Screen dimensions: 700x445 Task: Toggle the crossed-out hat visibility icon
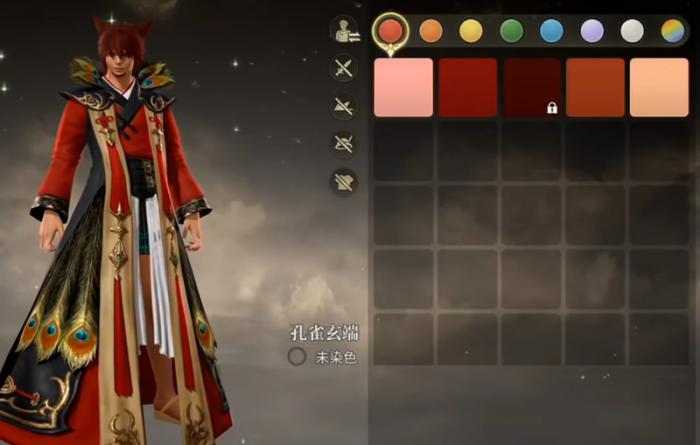344,106
